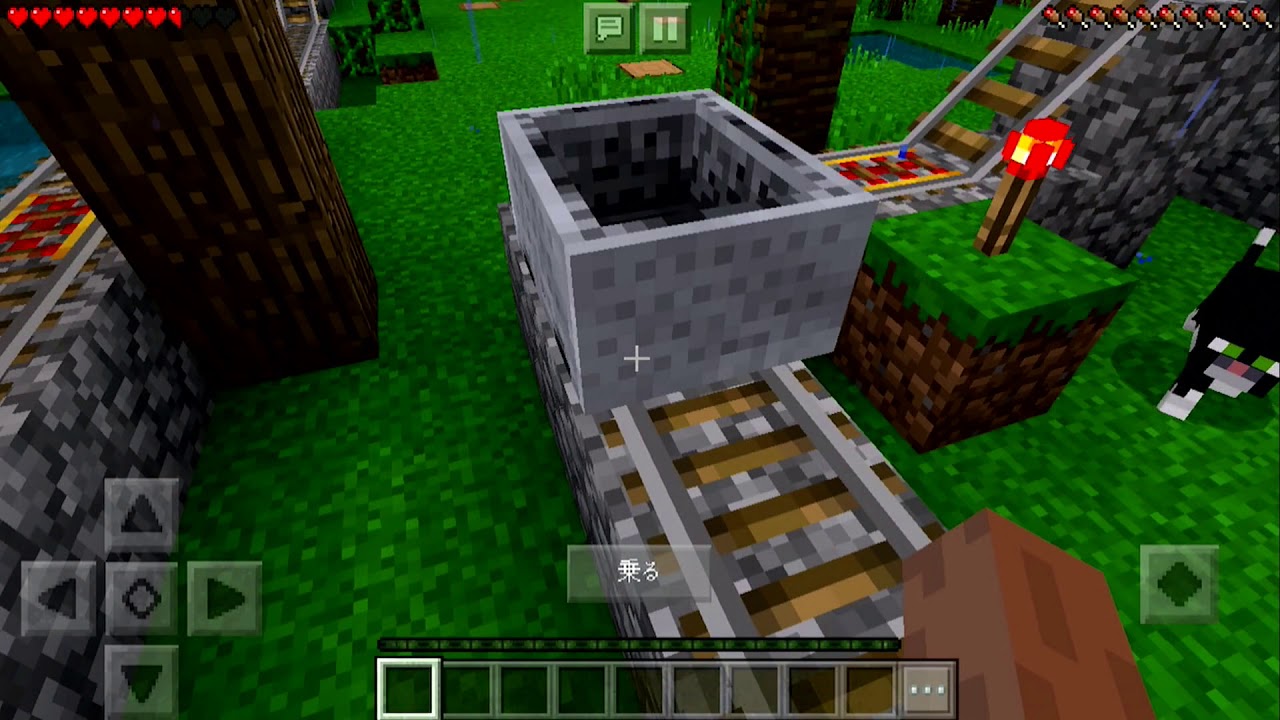Tap the pause icon at top center
Screen dimensions: 1280x720
click(664, 27)
